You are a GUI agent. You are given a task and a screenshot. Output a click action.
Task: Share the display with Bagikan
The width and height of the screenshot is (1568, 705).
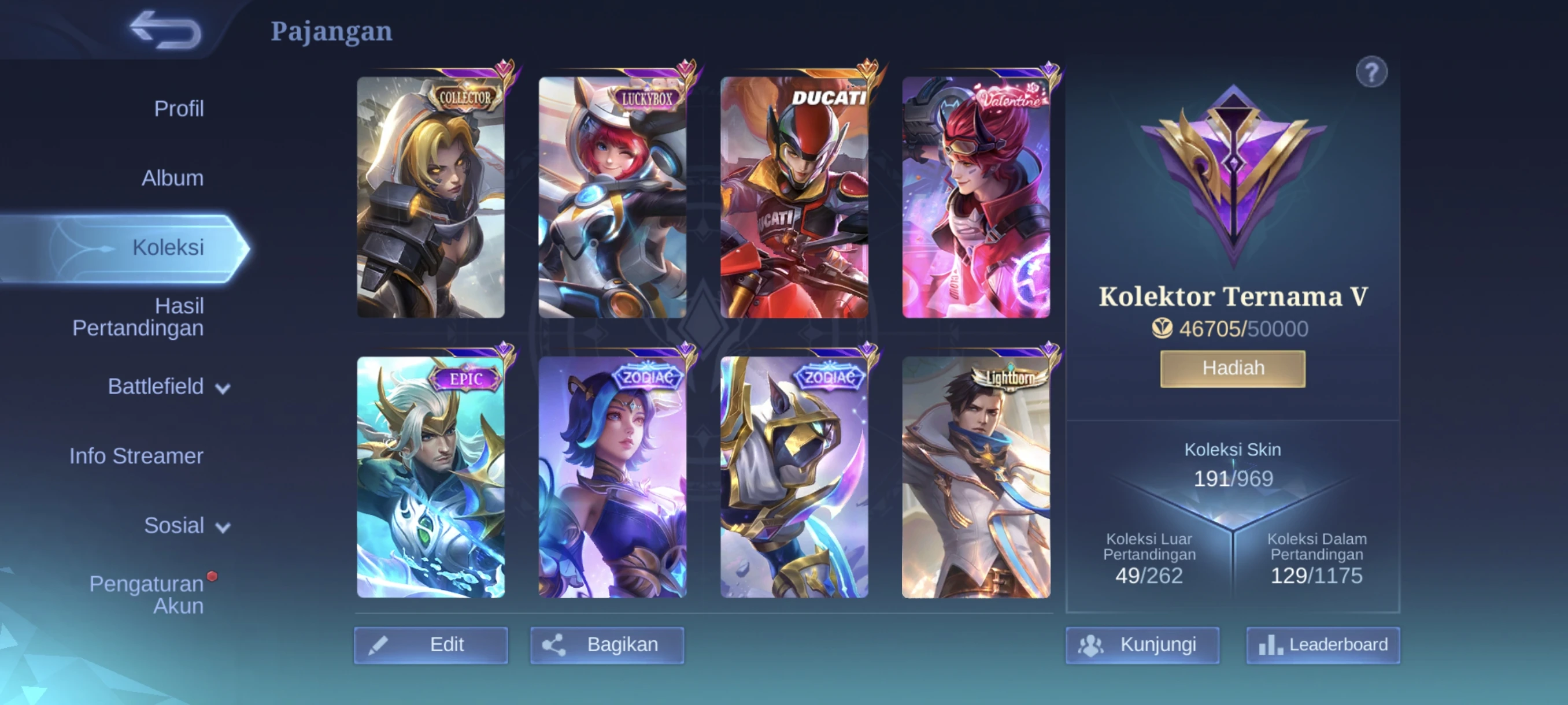[607, 645]
